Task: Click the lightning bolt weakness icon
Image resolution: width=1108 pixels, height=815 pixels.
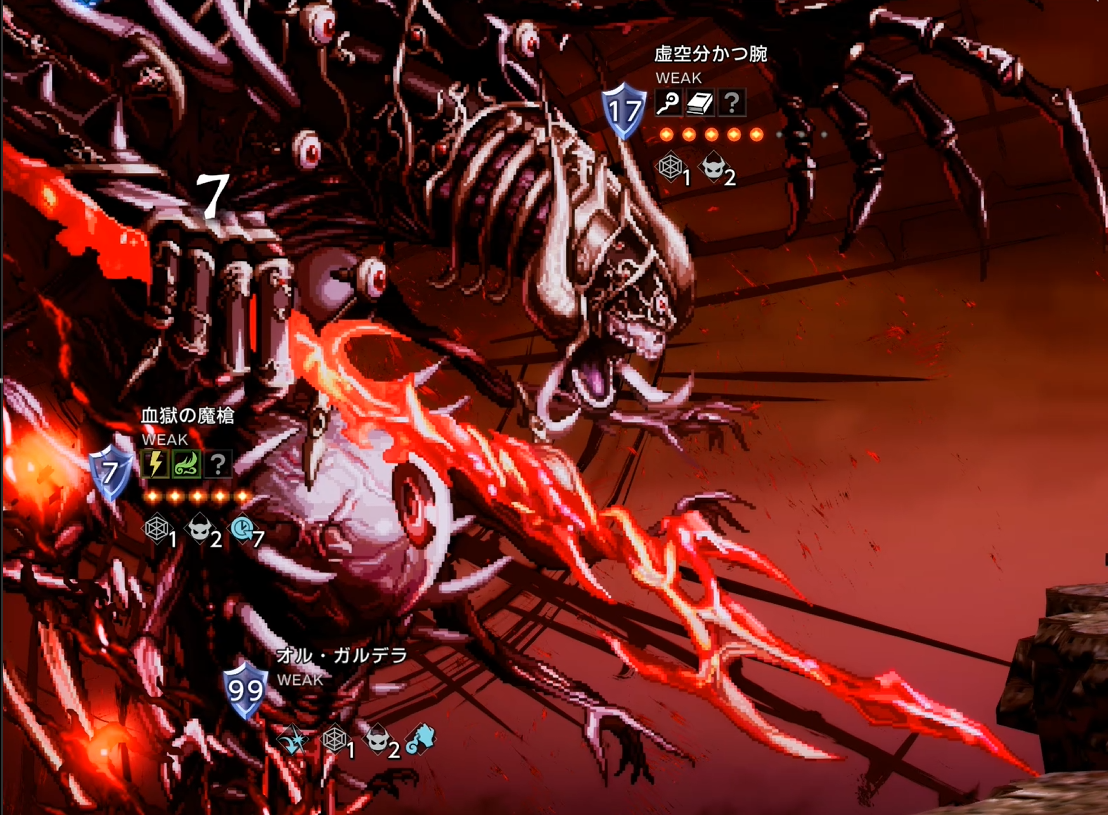Action: [155, 464]
